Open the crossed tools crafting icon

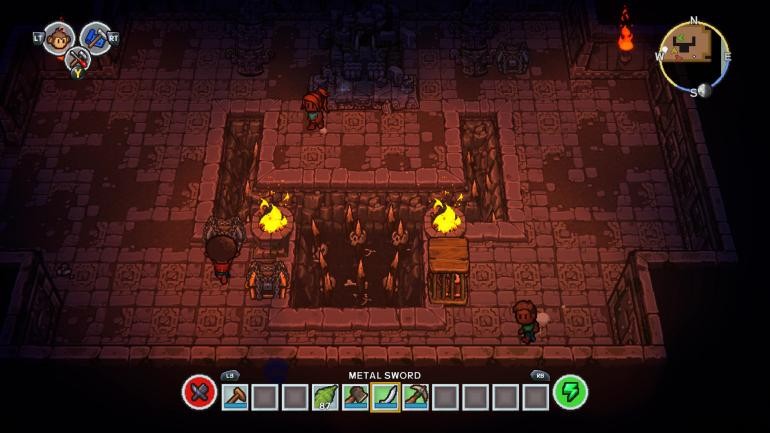77,59
